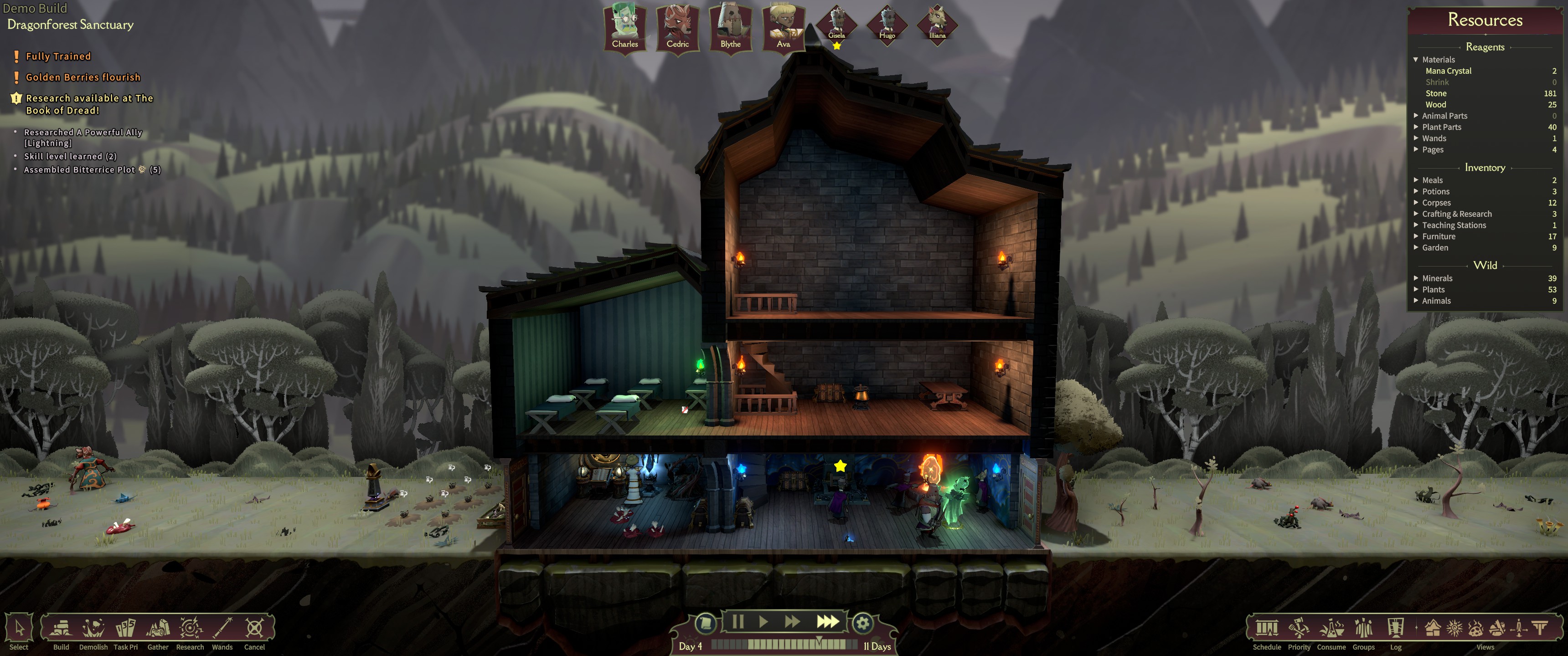The image size is (1568, 656).
Task: Expand the Plant Parts resource category
Action: (x=1441, y=127)
